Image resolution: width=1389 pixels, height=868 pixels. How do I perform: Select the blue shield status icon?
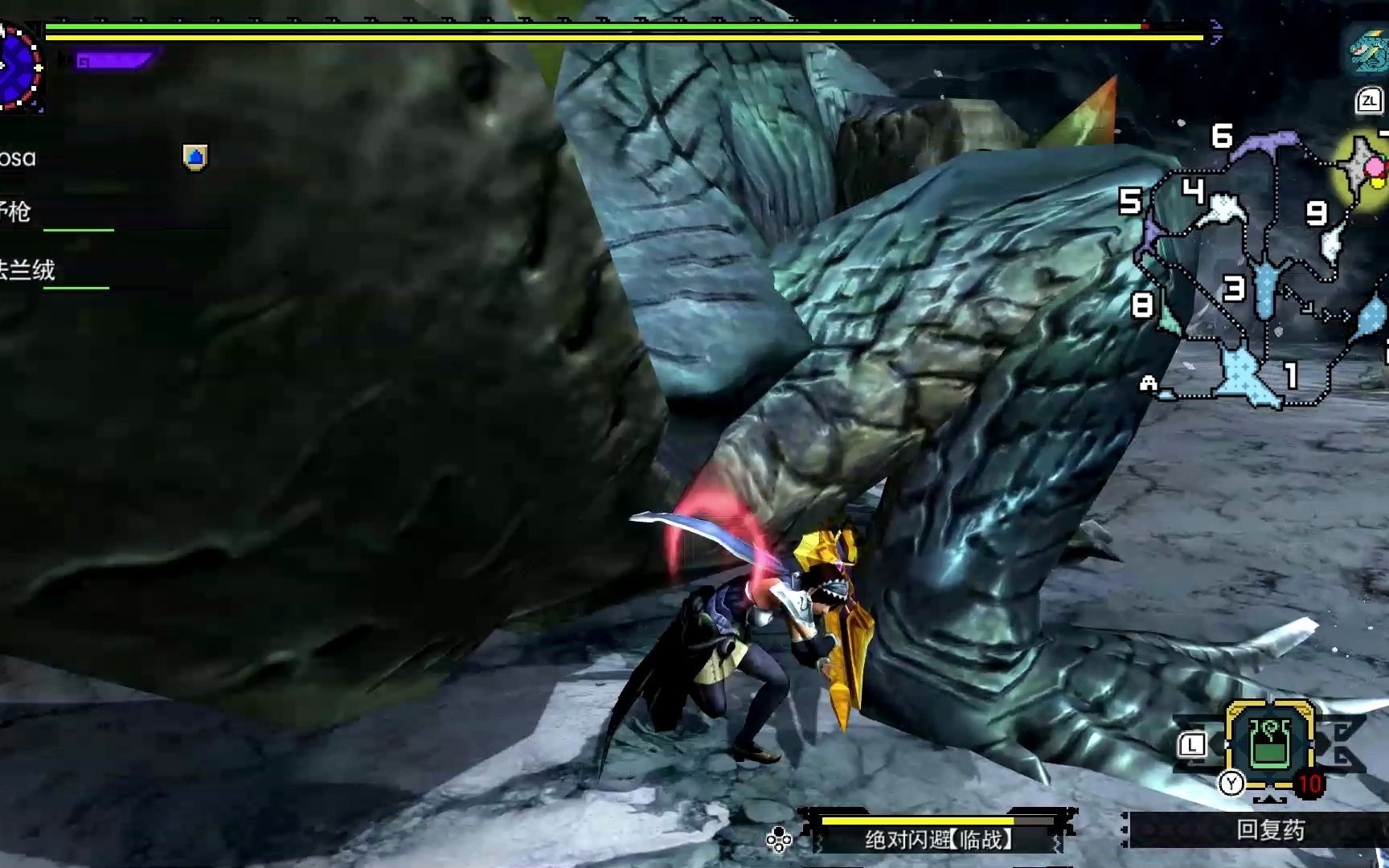coord(195,157)
